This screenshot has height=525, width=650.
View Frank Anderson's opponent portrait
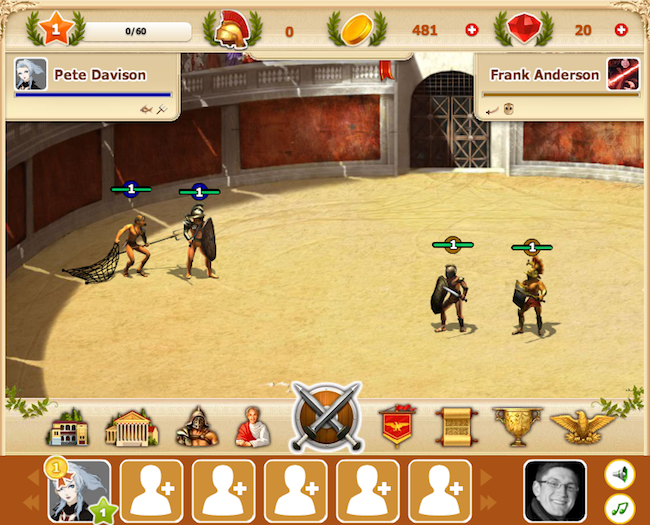[622, 74]
